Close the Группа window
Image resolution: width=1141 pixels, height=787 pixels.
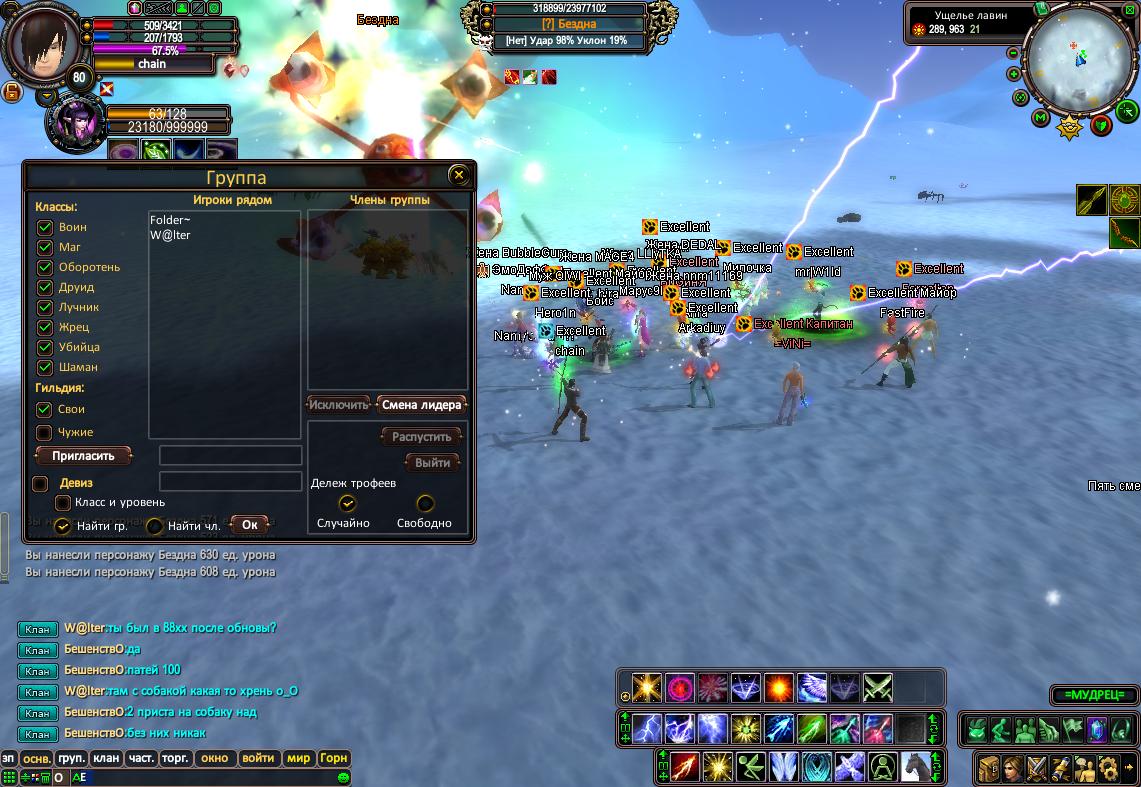pos(459,176)
